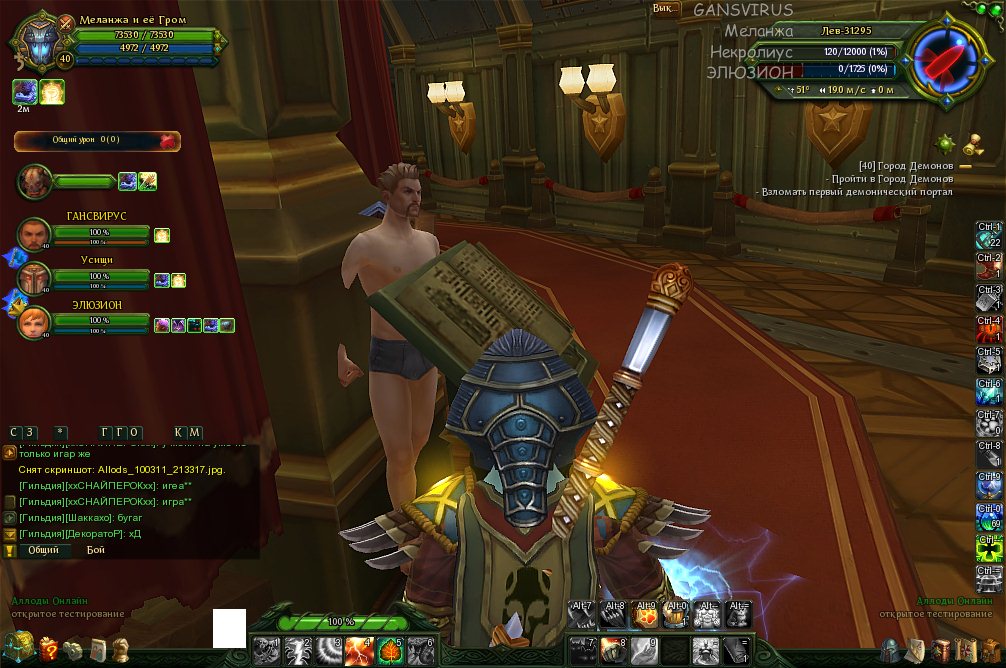Activate the white lightning bolt ability in slot 2
The height and width of the screenshot is (668, 1006).
click(296, 651)
